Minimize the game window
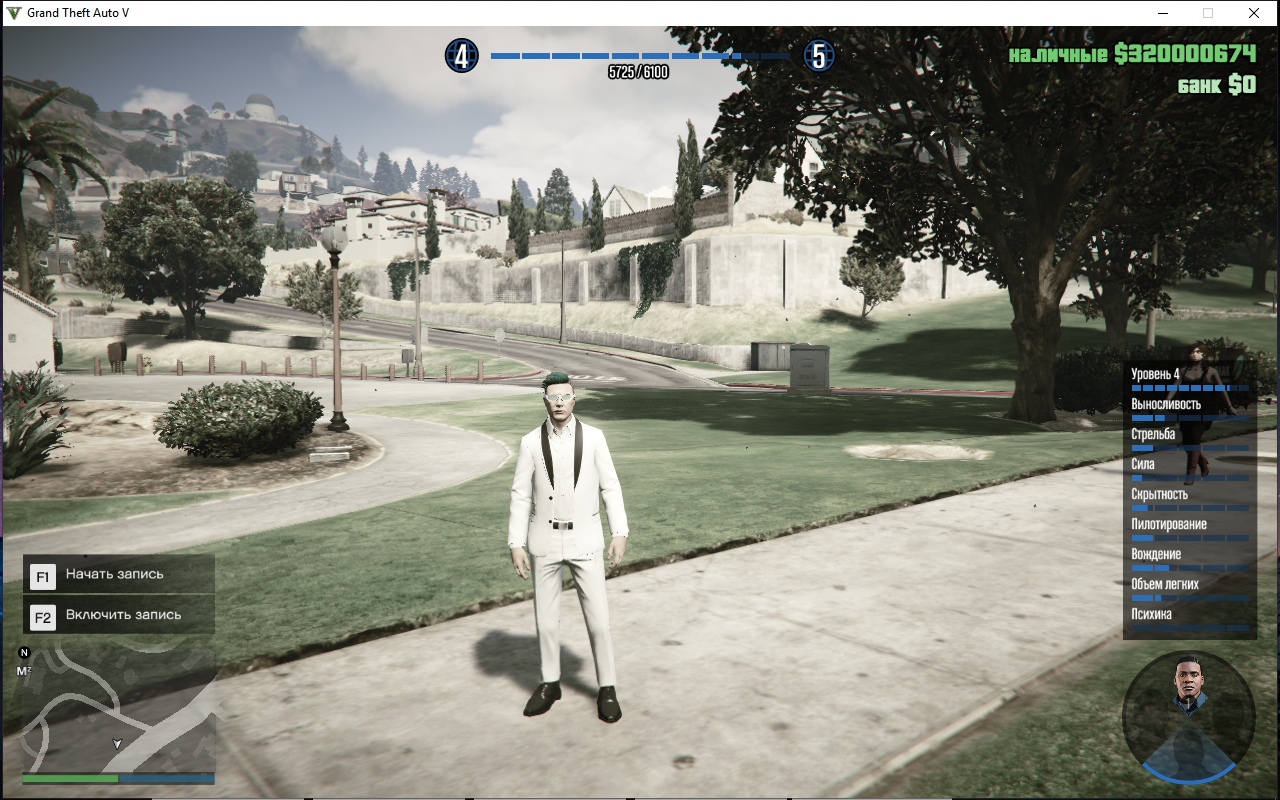The image size is (1280, 800). pyautogui.click(x=1164, y=13)
